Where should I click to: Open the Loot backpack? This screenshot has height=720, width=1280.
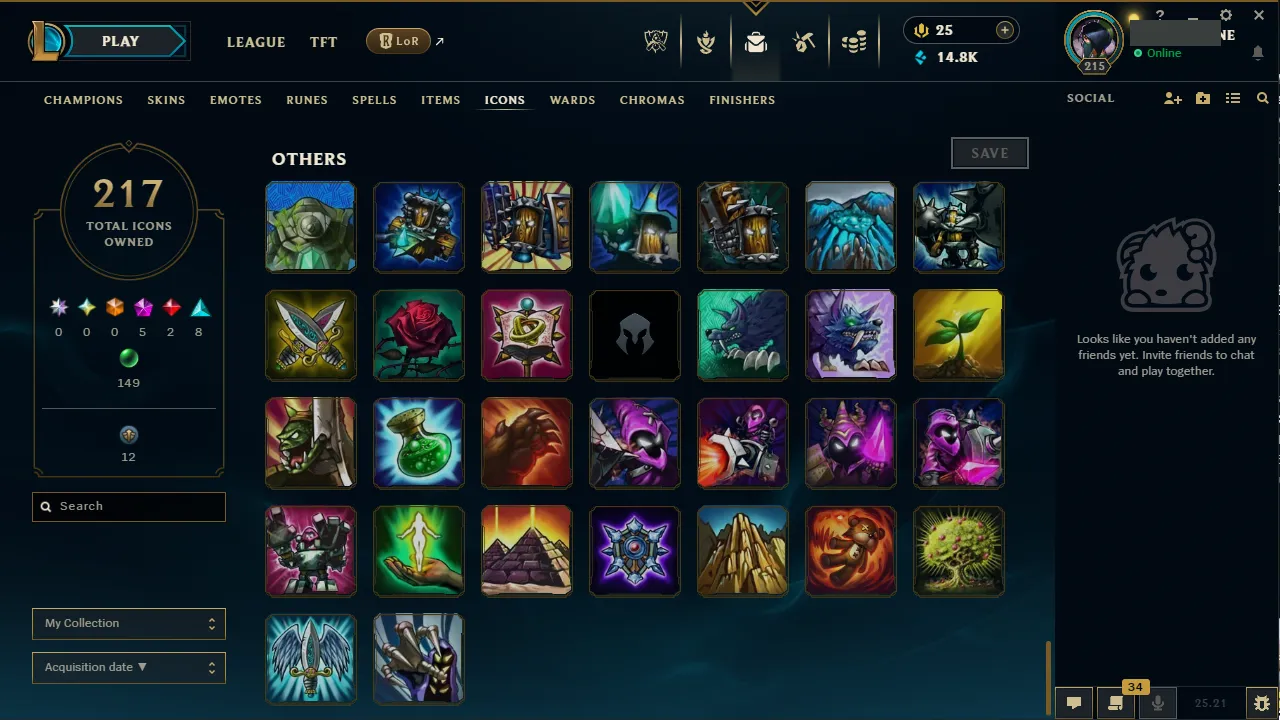[755, 42]
